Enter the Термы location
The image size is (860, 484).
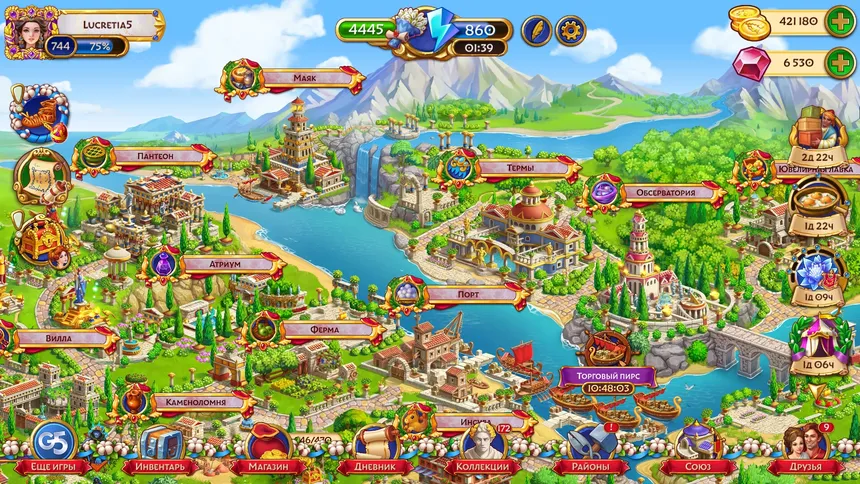(510, 168)
